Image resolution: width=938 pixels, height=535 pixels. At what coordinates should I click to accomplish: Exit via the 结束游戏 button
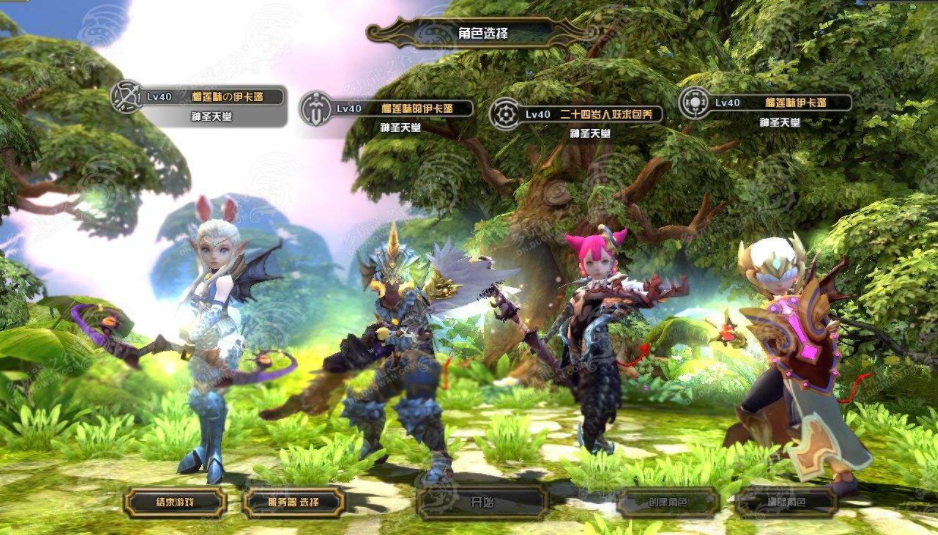pos(175,502)
